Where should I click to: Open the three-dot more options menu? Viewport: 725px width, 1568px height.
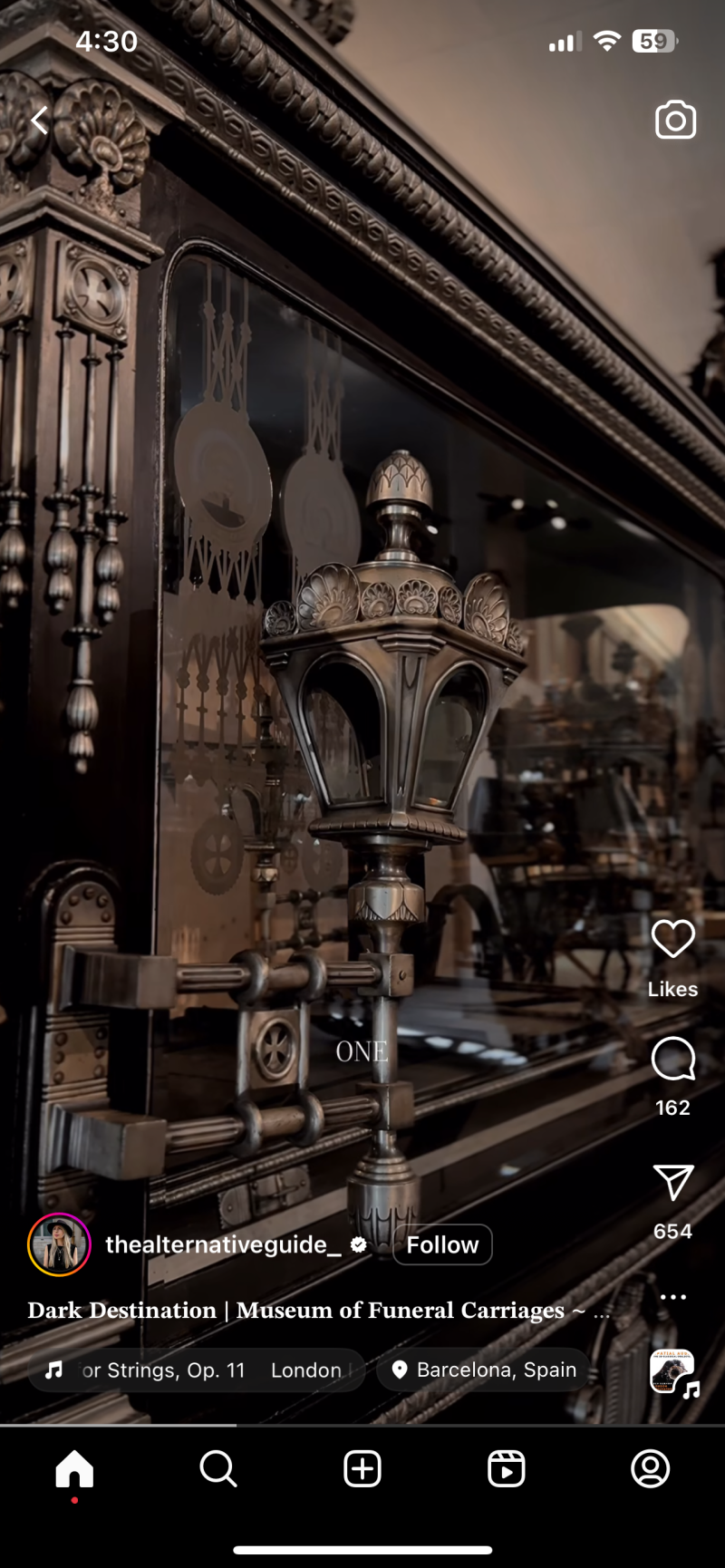672,1297
